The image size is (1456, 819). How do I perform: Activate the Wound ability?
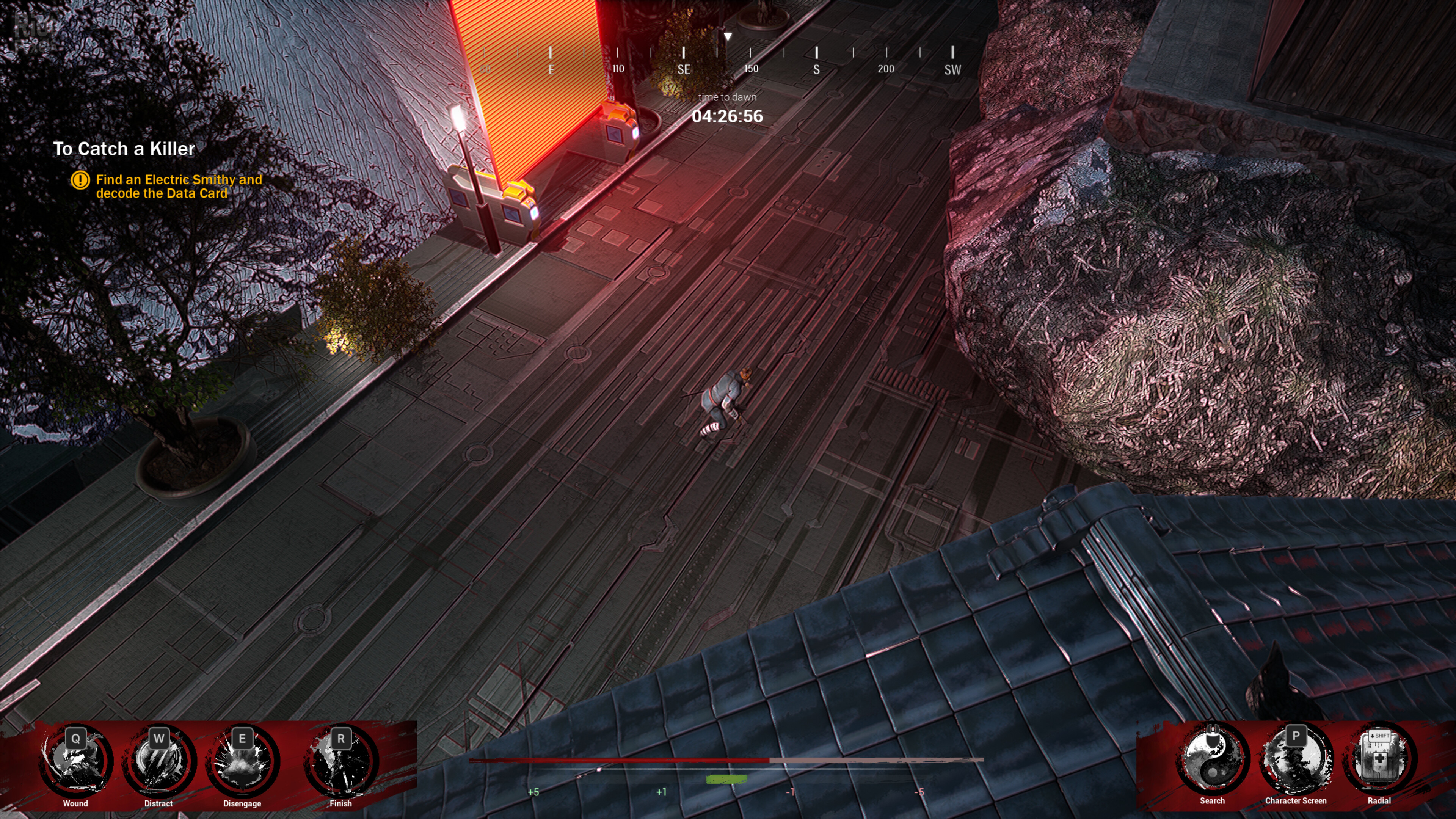click(75, 761)
